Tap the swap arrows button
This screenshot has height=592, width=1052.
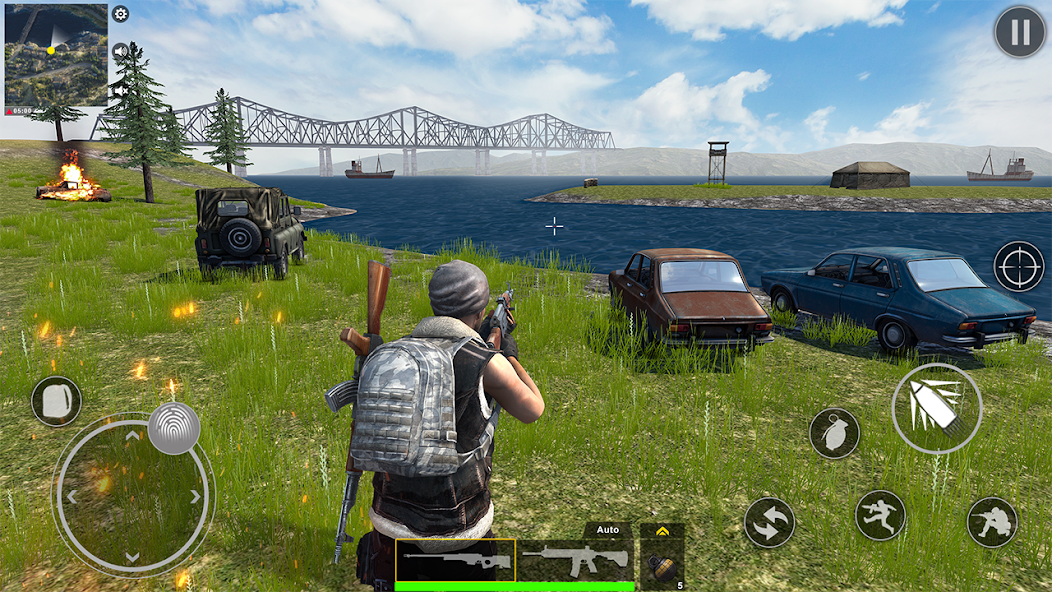769,522
